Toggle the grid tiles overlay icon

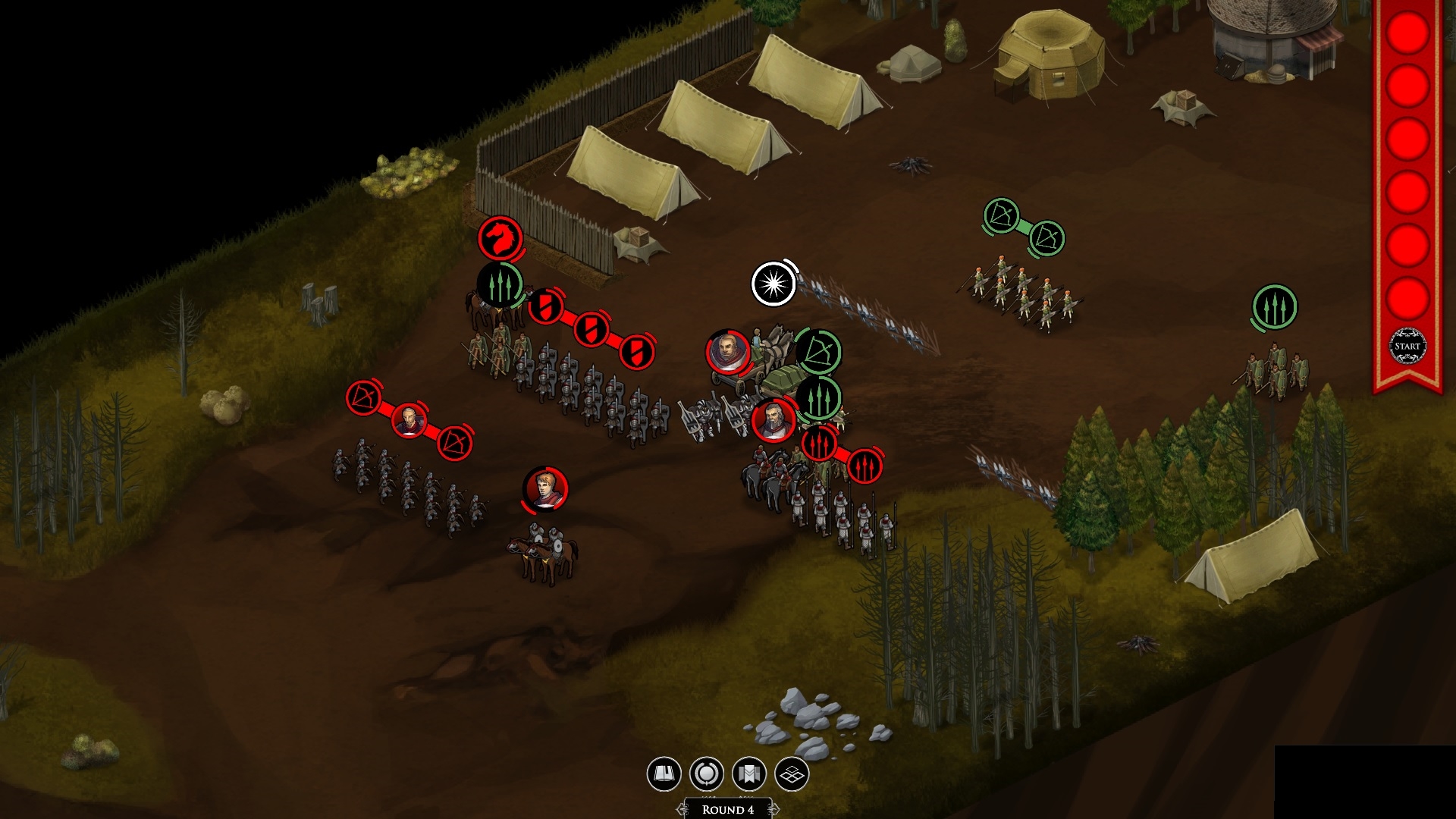(x=792, y=774)
